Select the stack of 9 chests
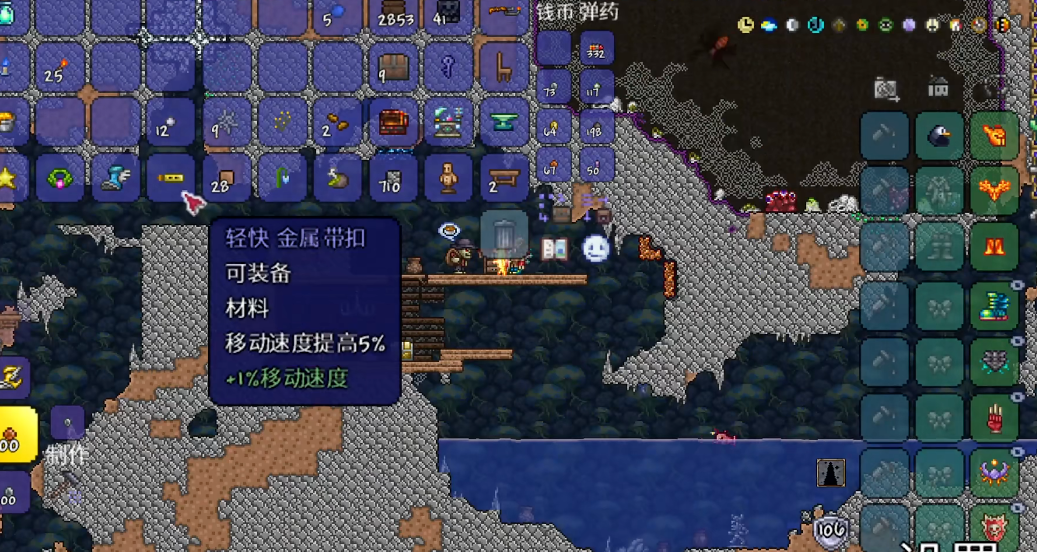Viewport: 1037px width, 552px height. [x=393, y=67]
